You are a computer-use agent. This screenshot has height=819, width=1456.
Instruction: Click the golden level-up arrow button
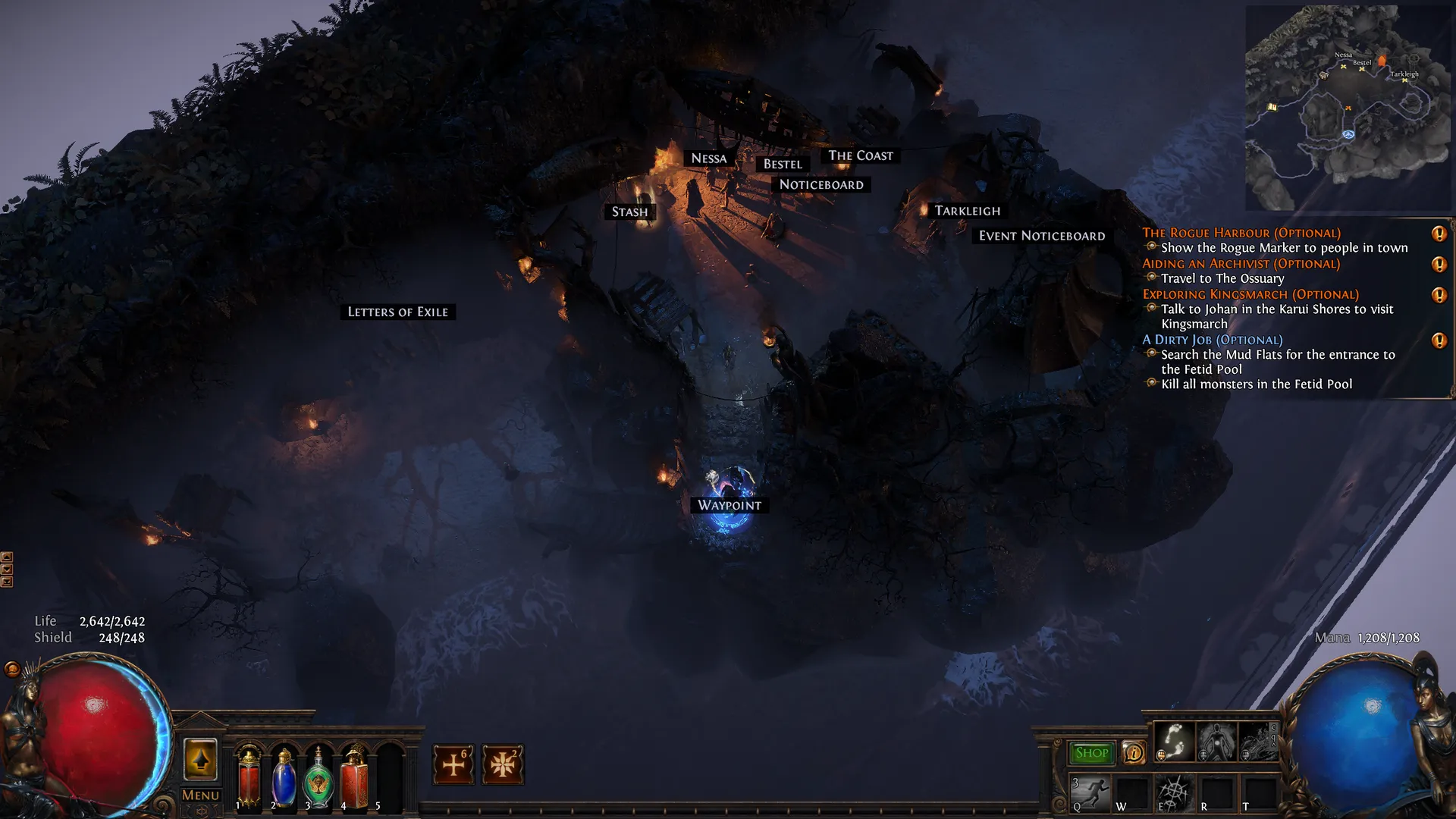click(x=200, y=759)
